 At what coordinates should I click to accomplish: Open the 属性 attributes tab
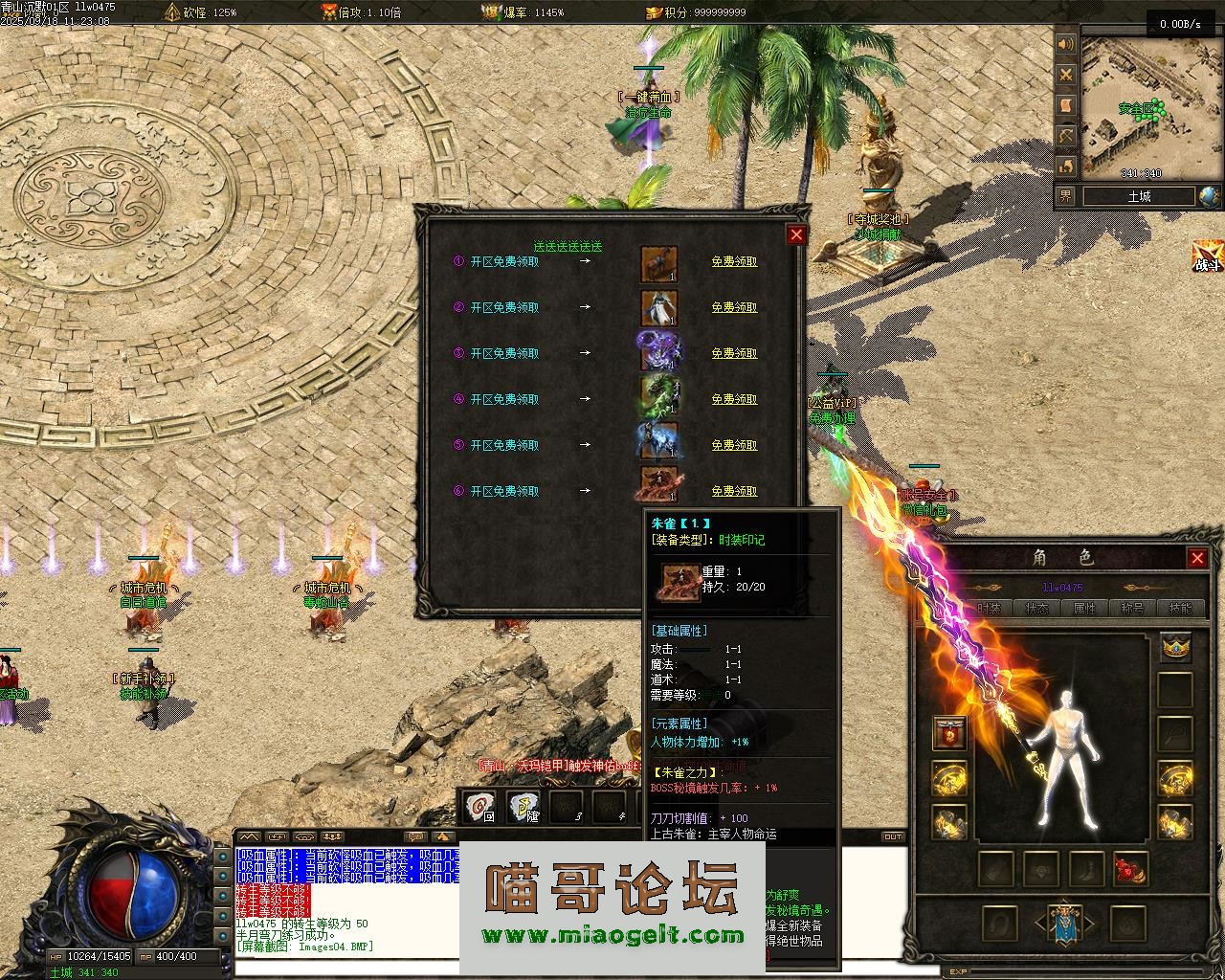(x=1084, y=609)
